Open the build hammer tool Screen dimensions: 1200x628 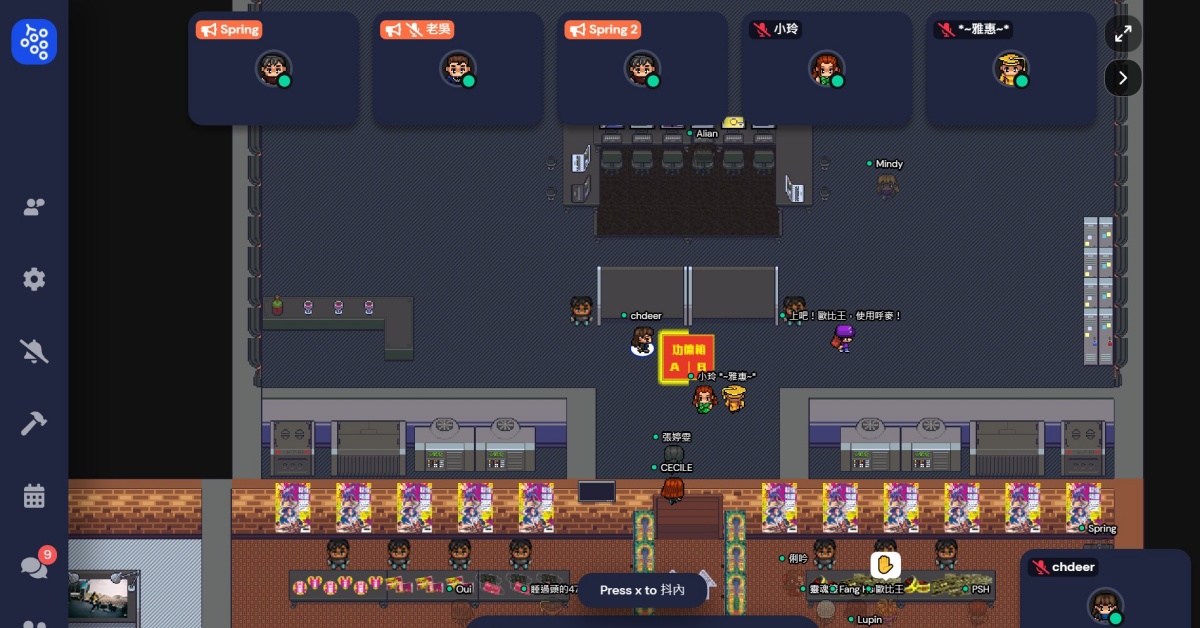point(34,423)
